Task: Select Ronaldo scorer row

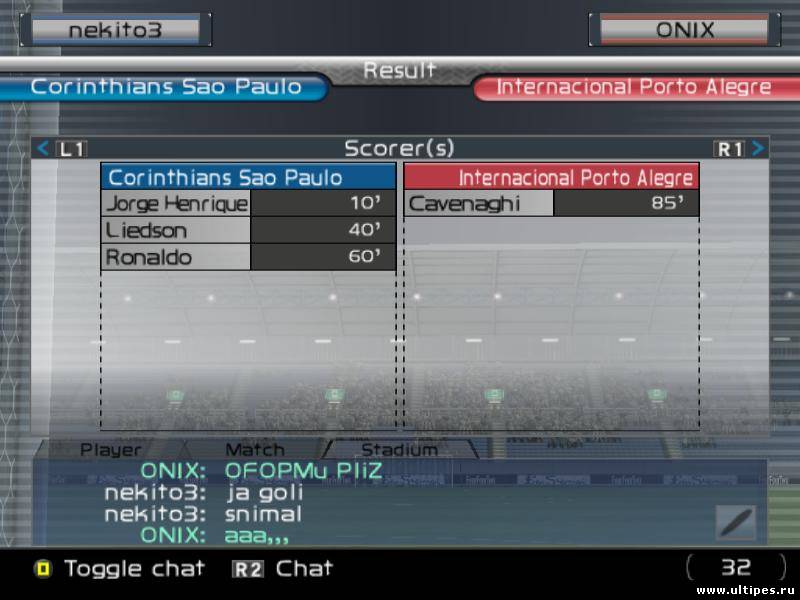Action: point(248,257)
